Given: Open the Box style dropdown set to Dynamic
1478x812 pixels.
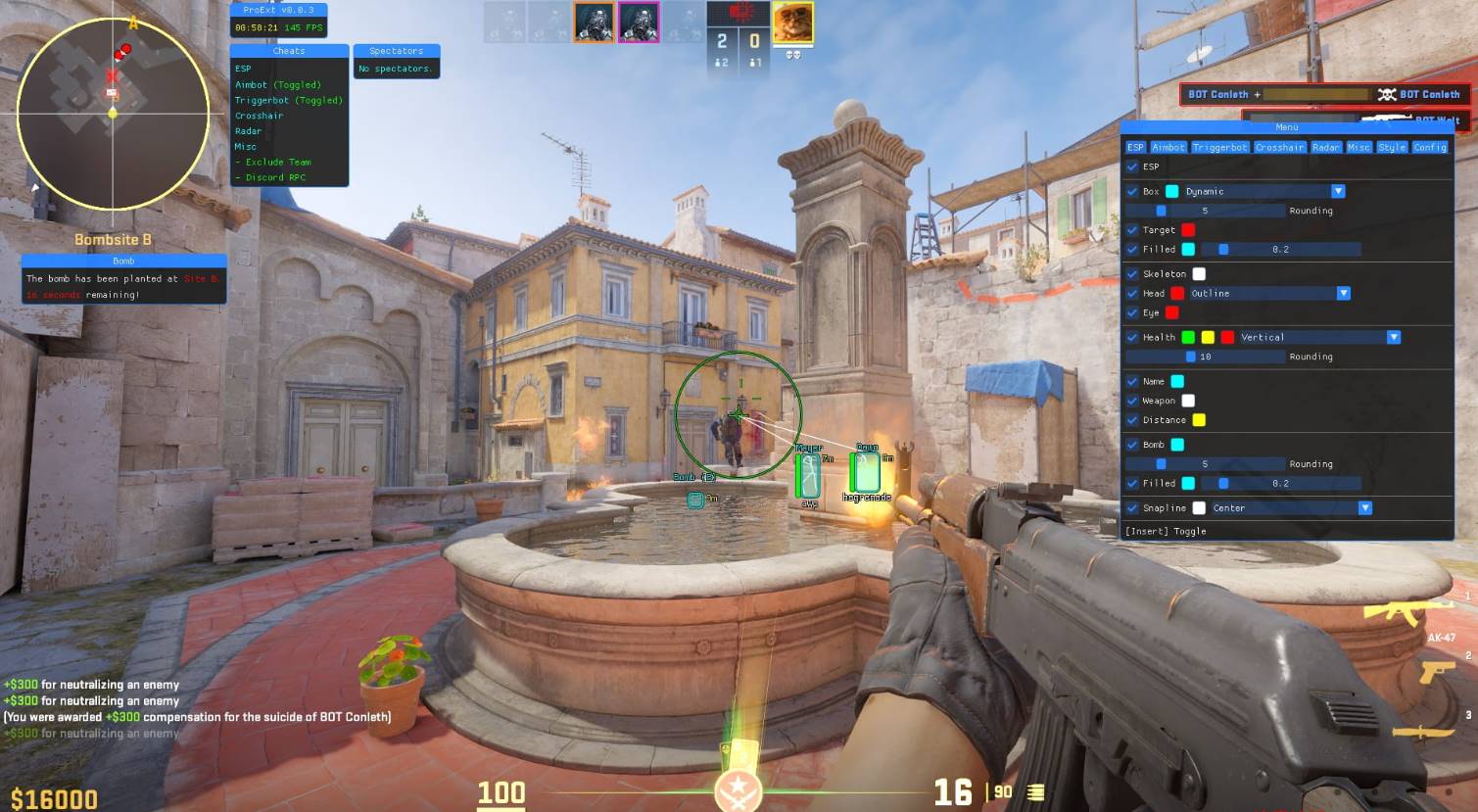Looking at the screenshot, I should pyautogui.click(x=1338, y=191).
